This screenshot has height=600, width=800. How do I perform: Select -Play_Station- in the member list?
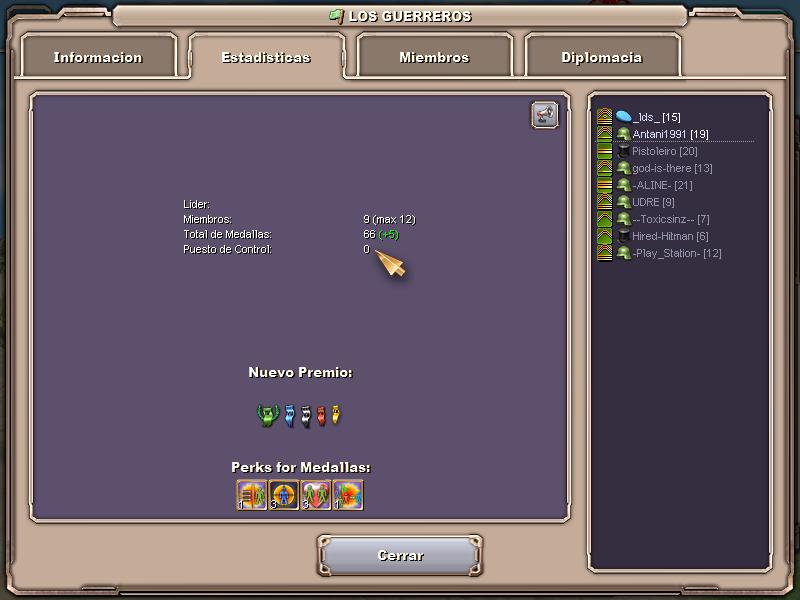(x=676, y=253)
